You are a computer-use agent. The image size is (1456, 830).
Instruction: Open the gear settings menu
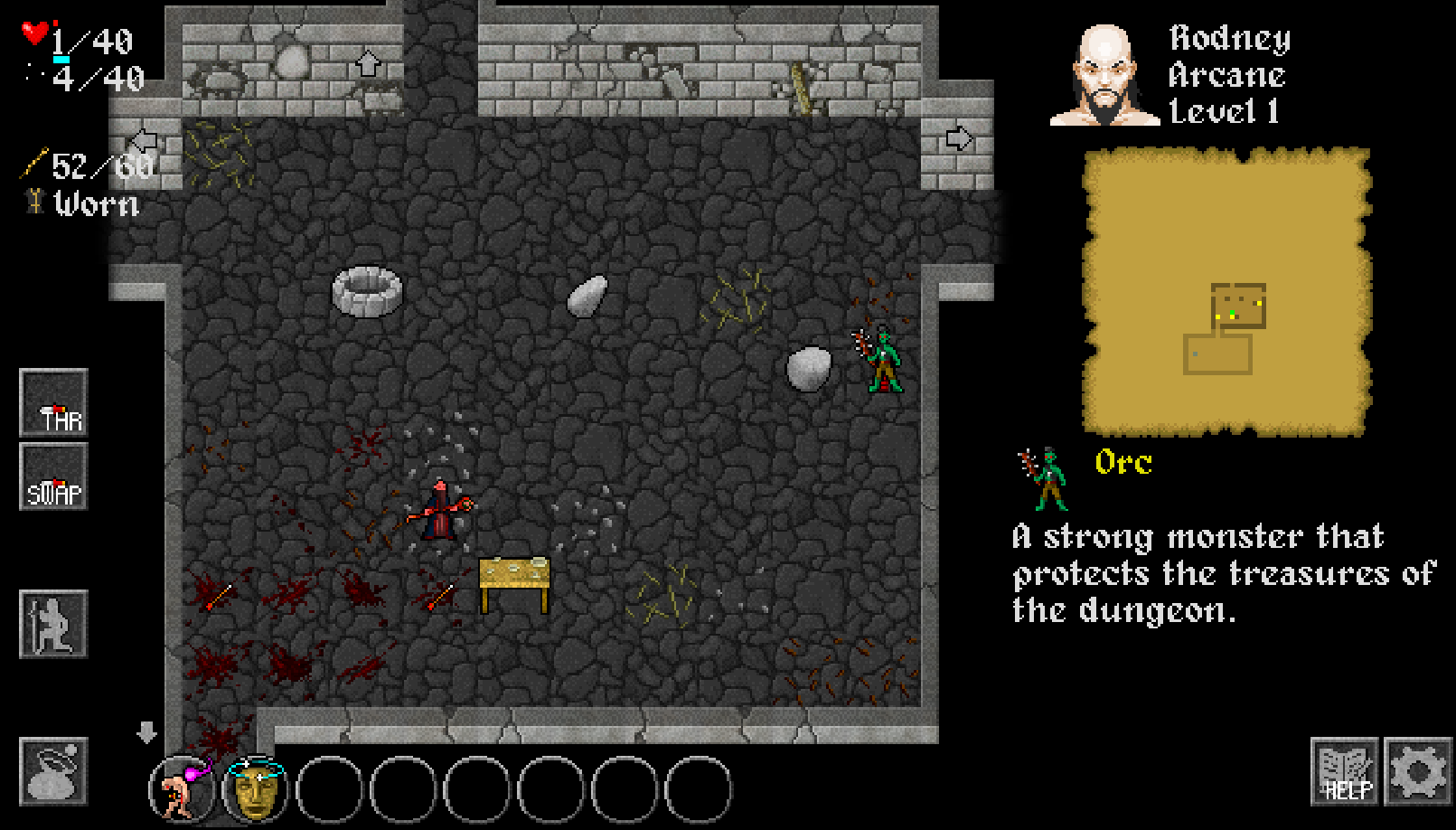[x=1418, y=771]
